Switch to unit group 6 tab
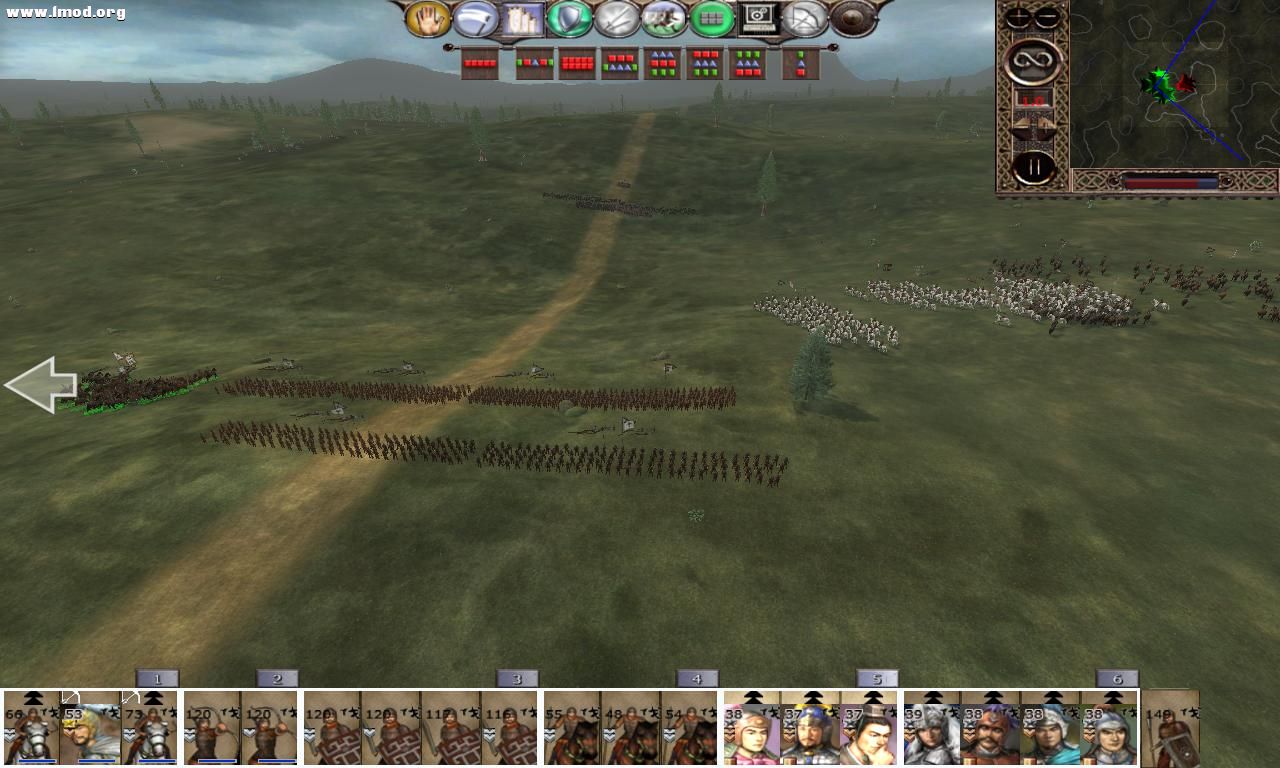Image resolution: width=1280 pixels, height=768 pixels. point(1117,677)
